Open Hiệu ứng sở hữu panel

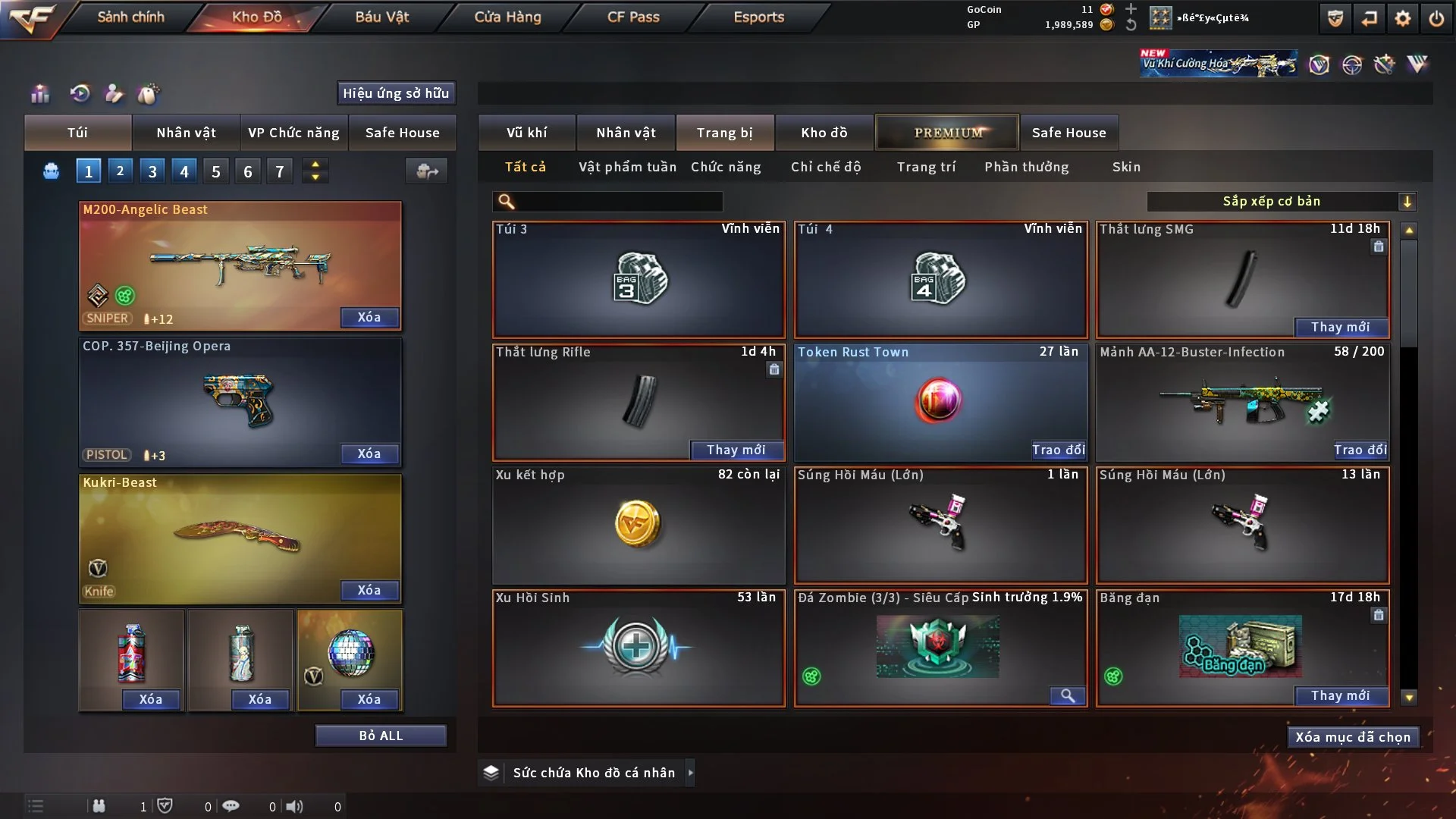click(x=396, y=93)
